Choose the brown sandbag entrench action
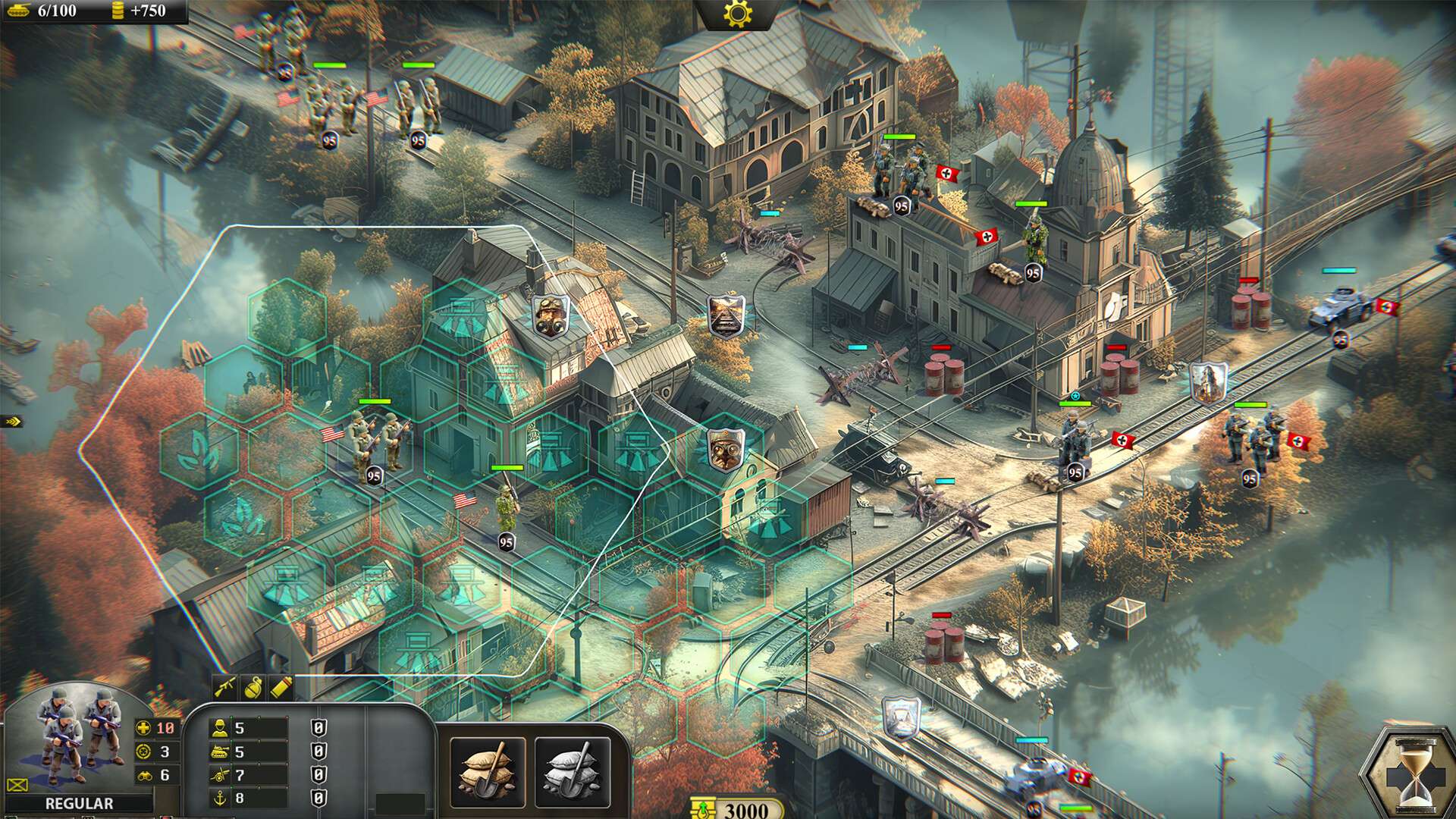Viewport: 1456px width, 819px height. [488, 772]
